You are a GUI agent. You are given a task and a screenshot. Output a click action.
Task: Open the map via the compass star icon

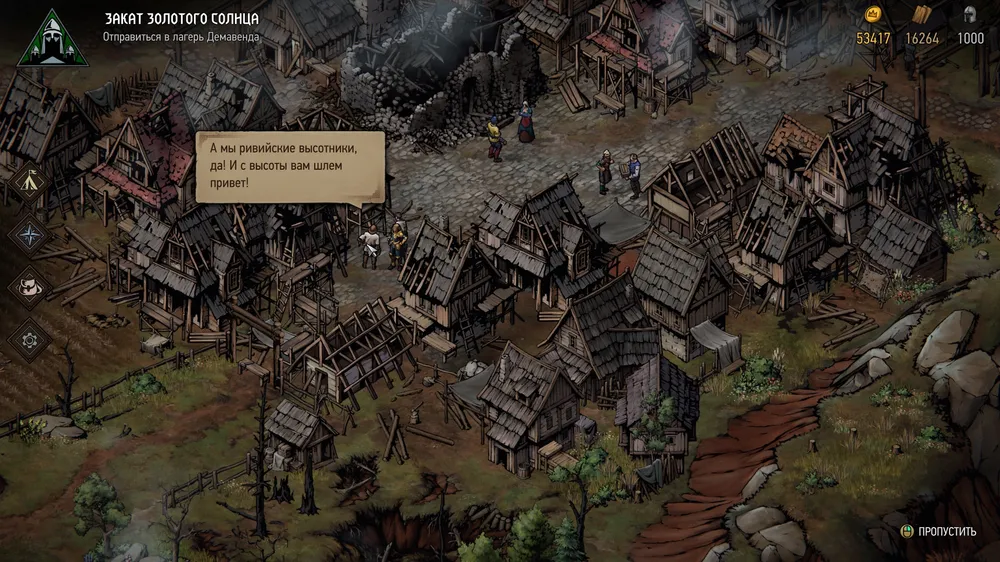(27, 234)
